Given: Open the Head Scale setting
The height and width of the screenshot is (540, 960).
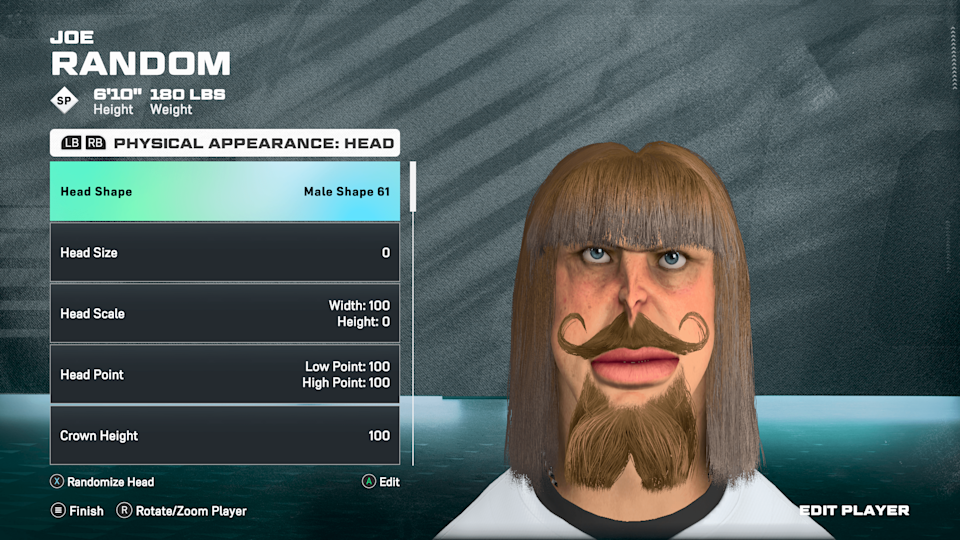Looking at the screenshot, I should (225, 313).
